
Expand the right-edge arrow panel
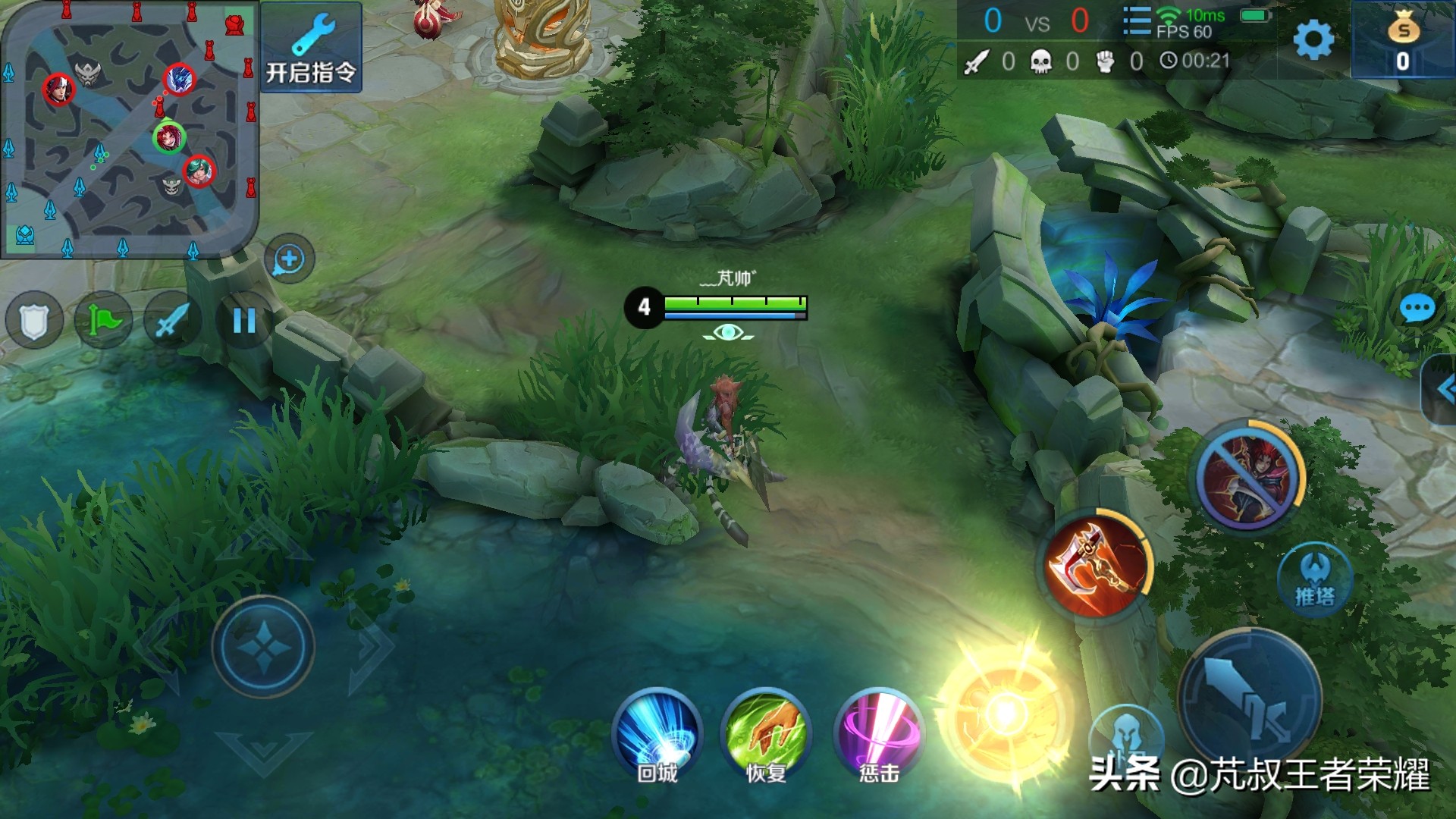click(1443, 389)
